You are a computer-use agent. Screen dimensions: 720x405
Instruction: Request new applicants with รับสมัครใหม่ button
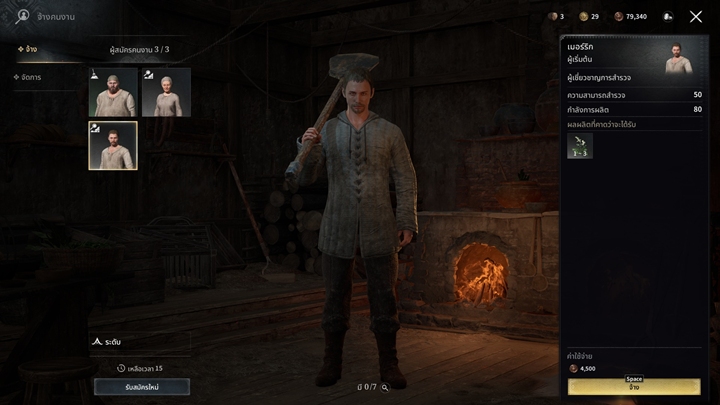[141, 387]
